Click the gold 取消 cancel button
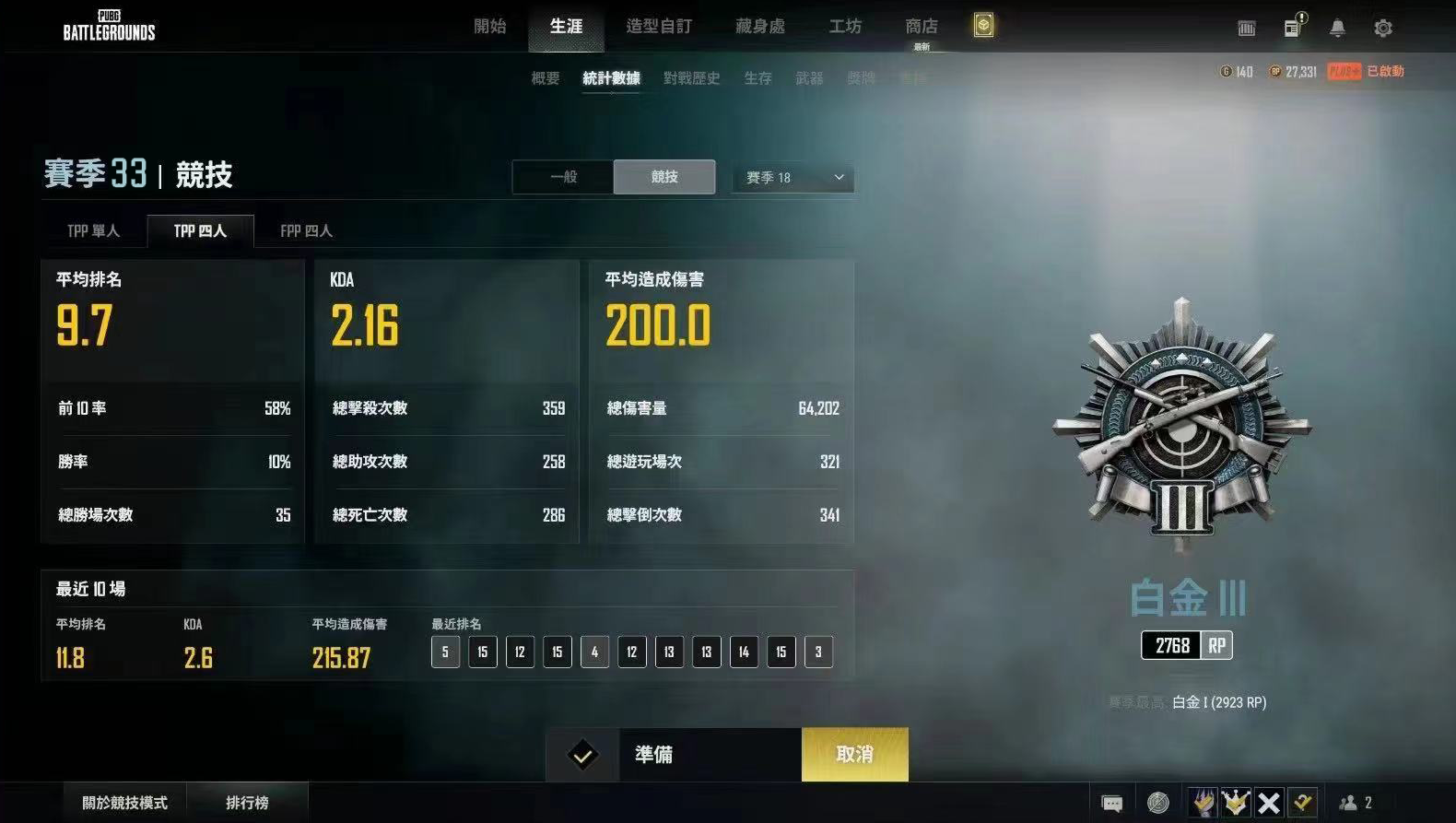This screenshot has height=823, width=1456. click(x=854, y=754)
